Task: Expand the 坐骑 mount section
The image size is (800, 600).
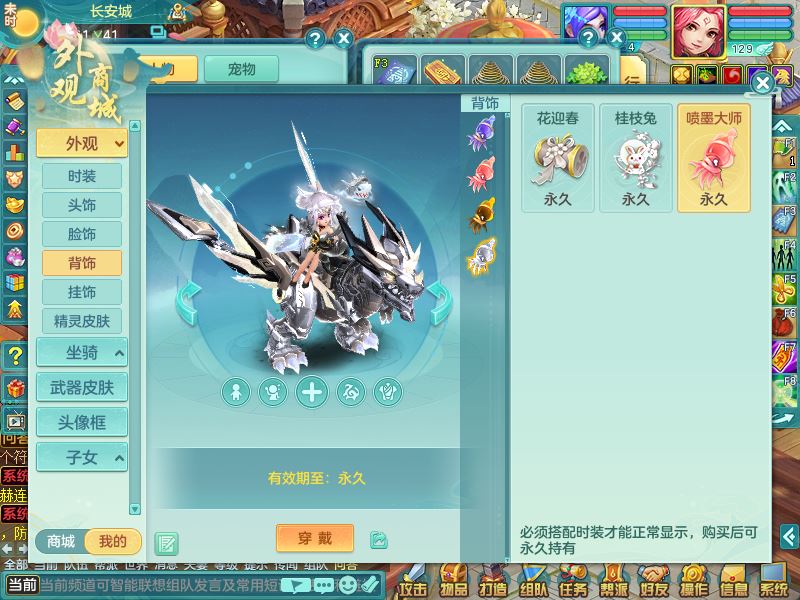Action: (82, 352)
